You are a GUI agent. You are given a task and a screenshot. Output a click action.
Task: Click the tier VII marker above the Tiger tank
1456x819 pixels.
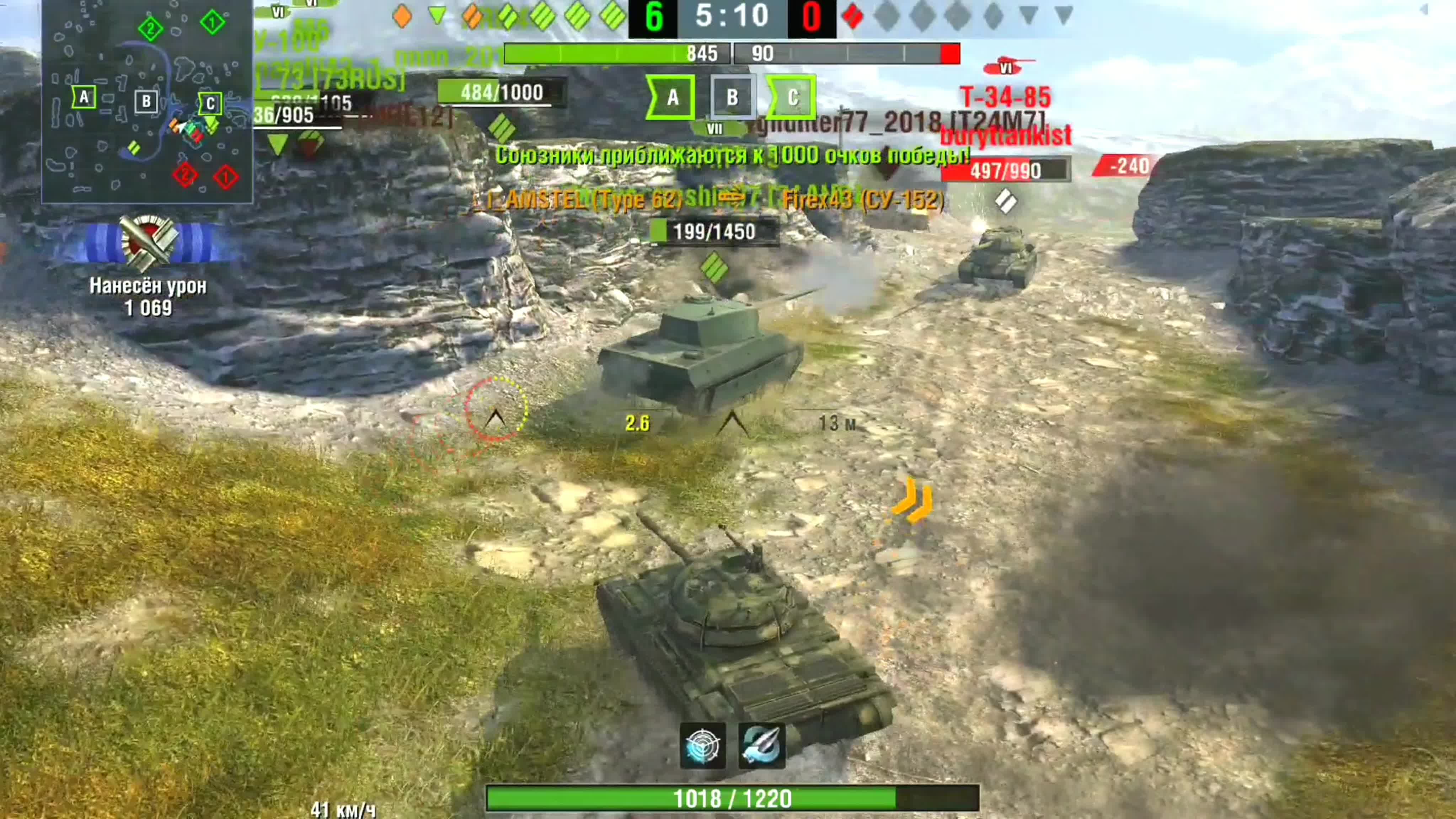(714, 129)
